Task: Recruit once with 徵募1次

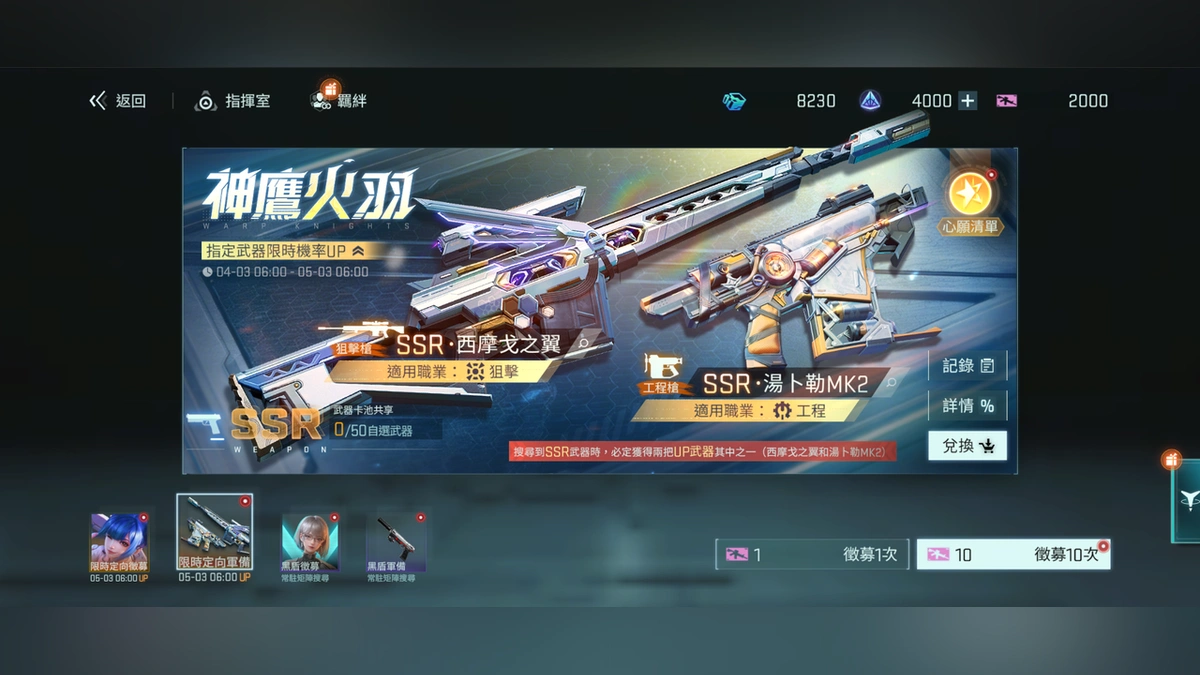Action: click(812, 554)
